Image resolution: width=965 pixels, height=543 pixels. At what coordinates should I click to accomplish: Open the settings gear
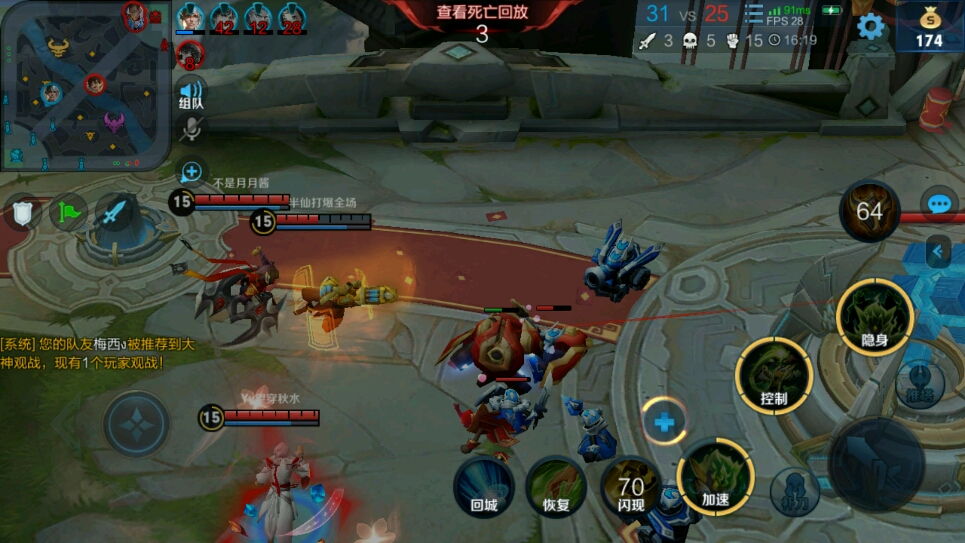tap(871, 26)
